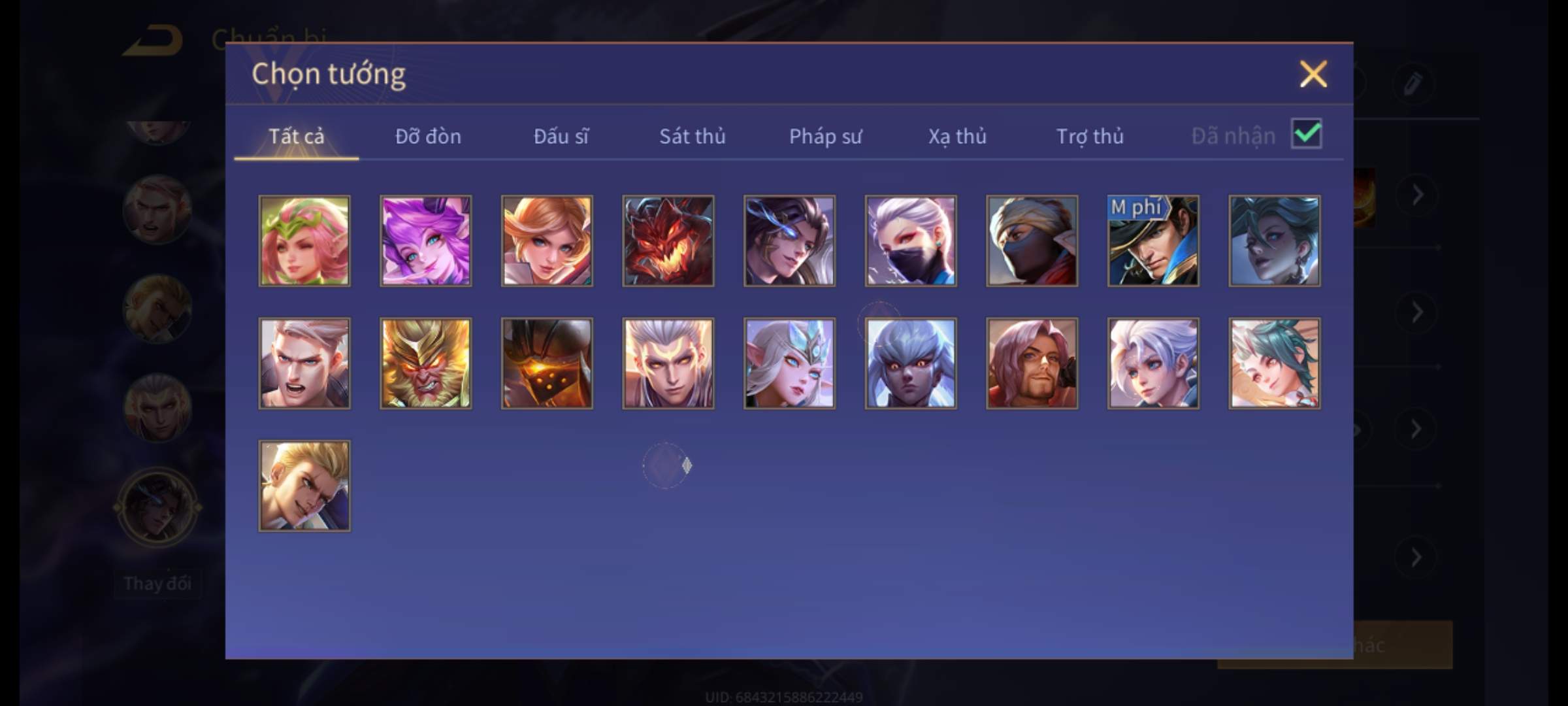This screenshot has width=1568, height=706.
Task: Pick the turbaned masked man portrait
Action: [x=1032, y=241]
